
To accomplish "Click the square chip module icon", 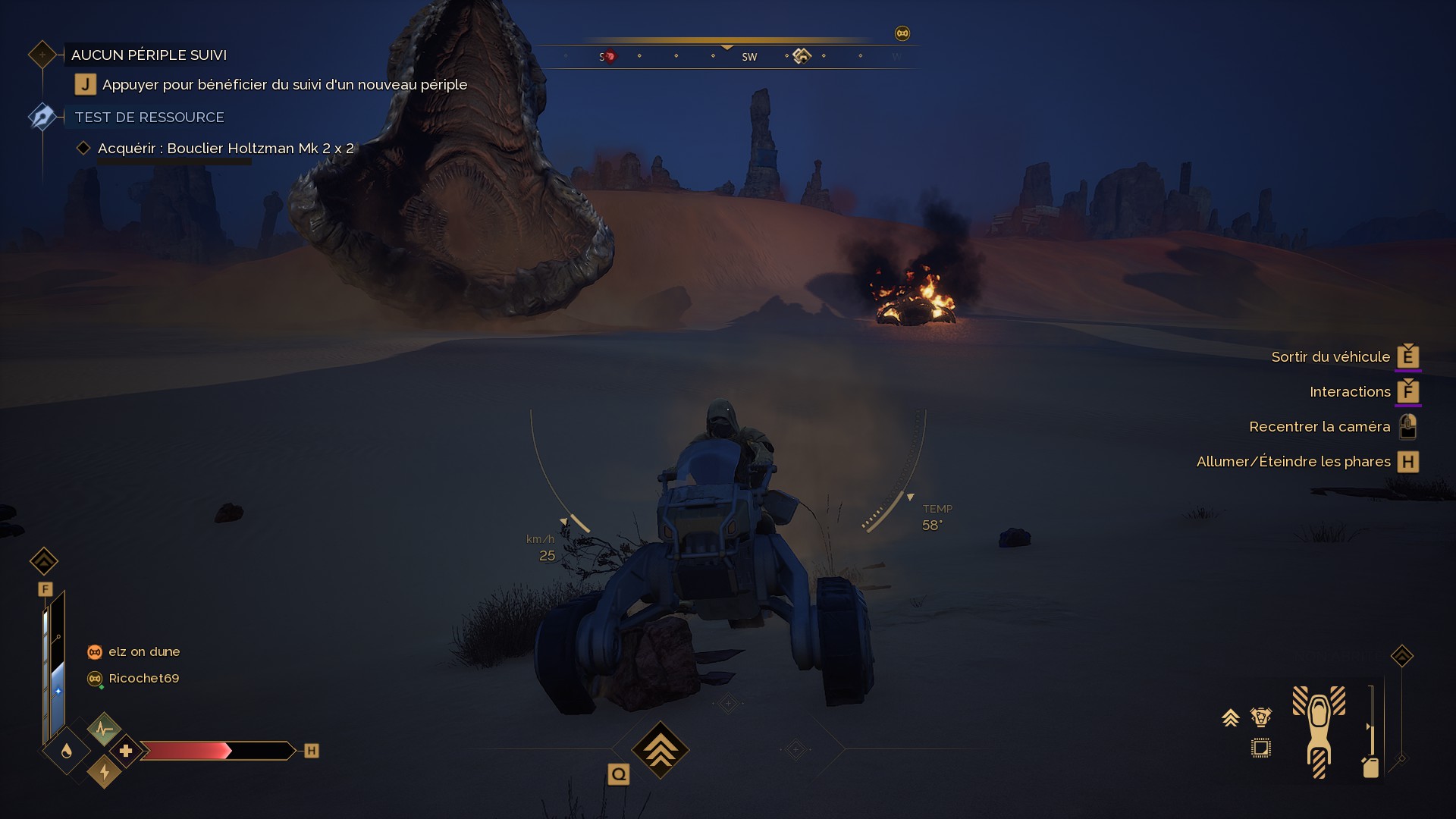I will point(1261,748).
